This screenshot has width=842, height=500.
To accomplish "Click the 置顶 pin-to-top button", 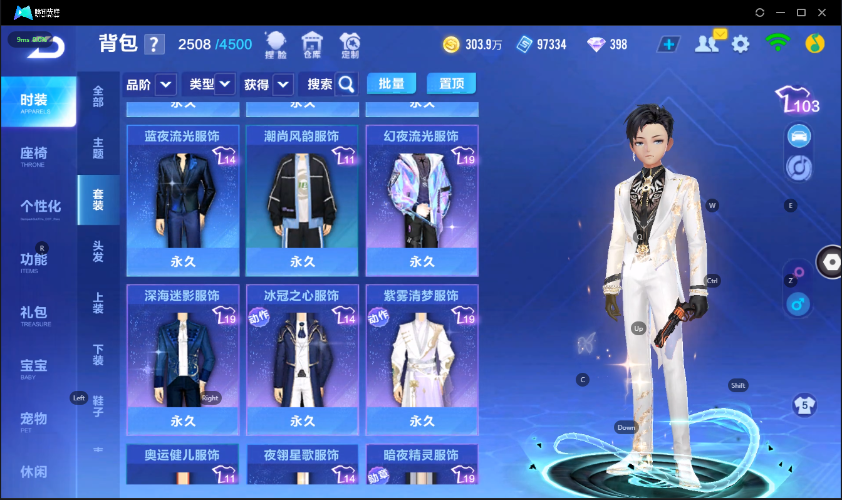I will click(451, 84).
